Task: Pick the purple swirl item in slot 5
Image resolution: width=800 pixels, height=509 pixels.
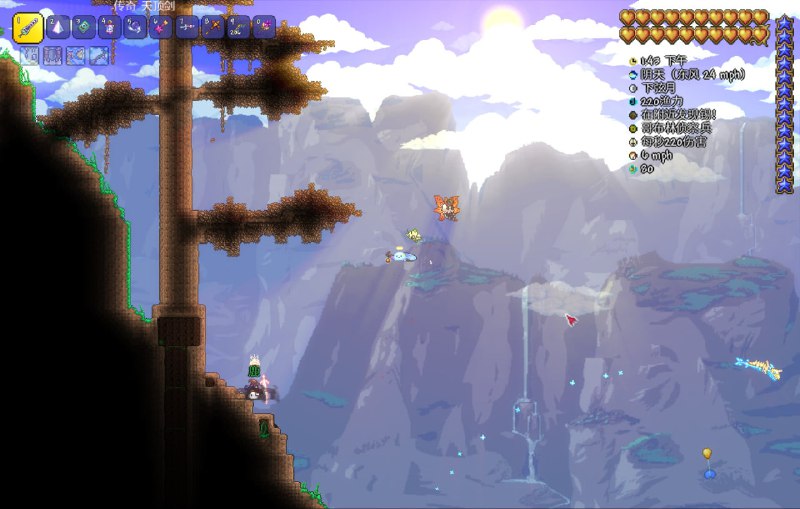Action: tap(136, 27)
